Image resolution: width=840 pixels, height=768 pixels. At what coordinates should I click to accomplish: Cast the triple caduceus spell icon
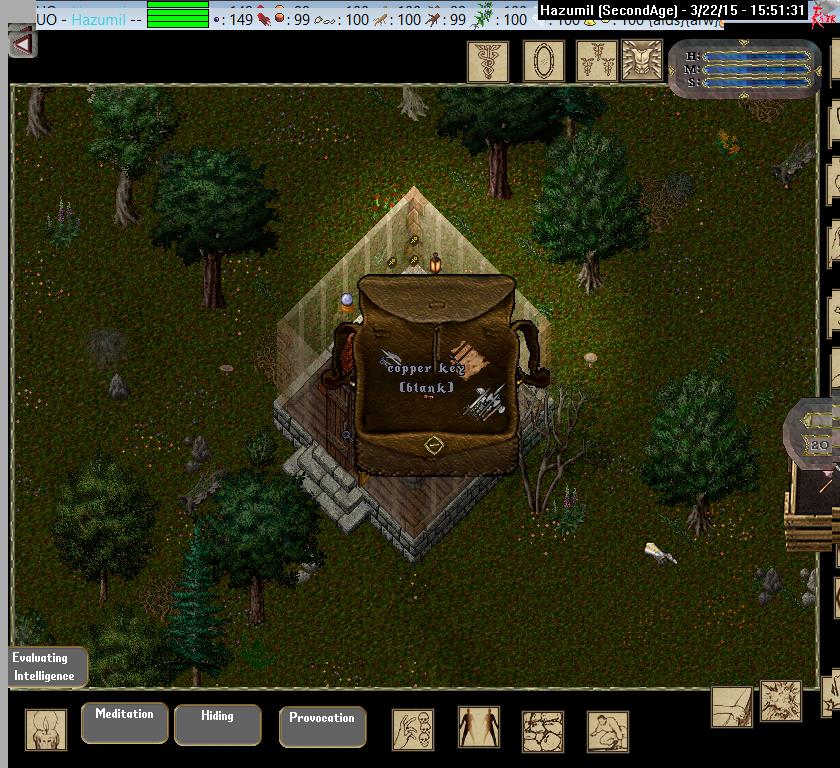598,61
